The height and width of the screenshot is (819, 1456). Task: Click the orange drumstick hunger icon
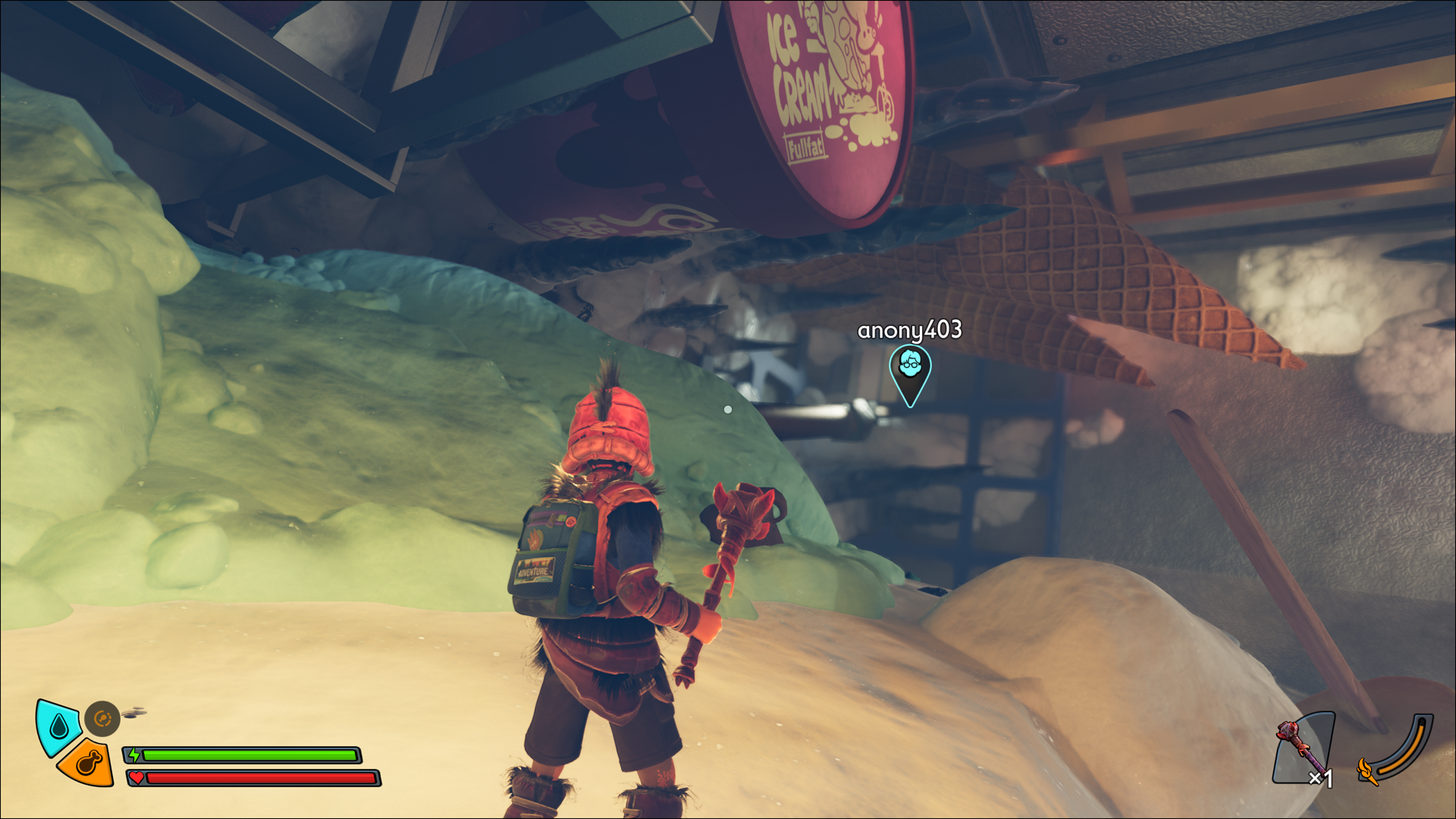coord(89,764)
